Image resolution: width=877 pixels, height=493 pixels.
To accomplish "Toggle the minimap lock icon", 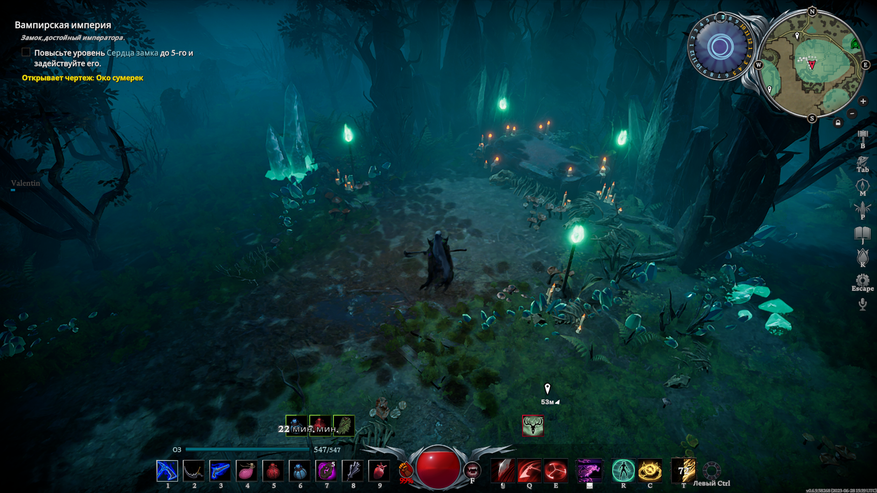I will click(x=838, y=122).
